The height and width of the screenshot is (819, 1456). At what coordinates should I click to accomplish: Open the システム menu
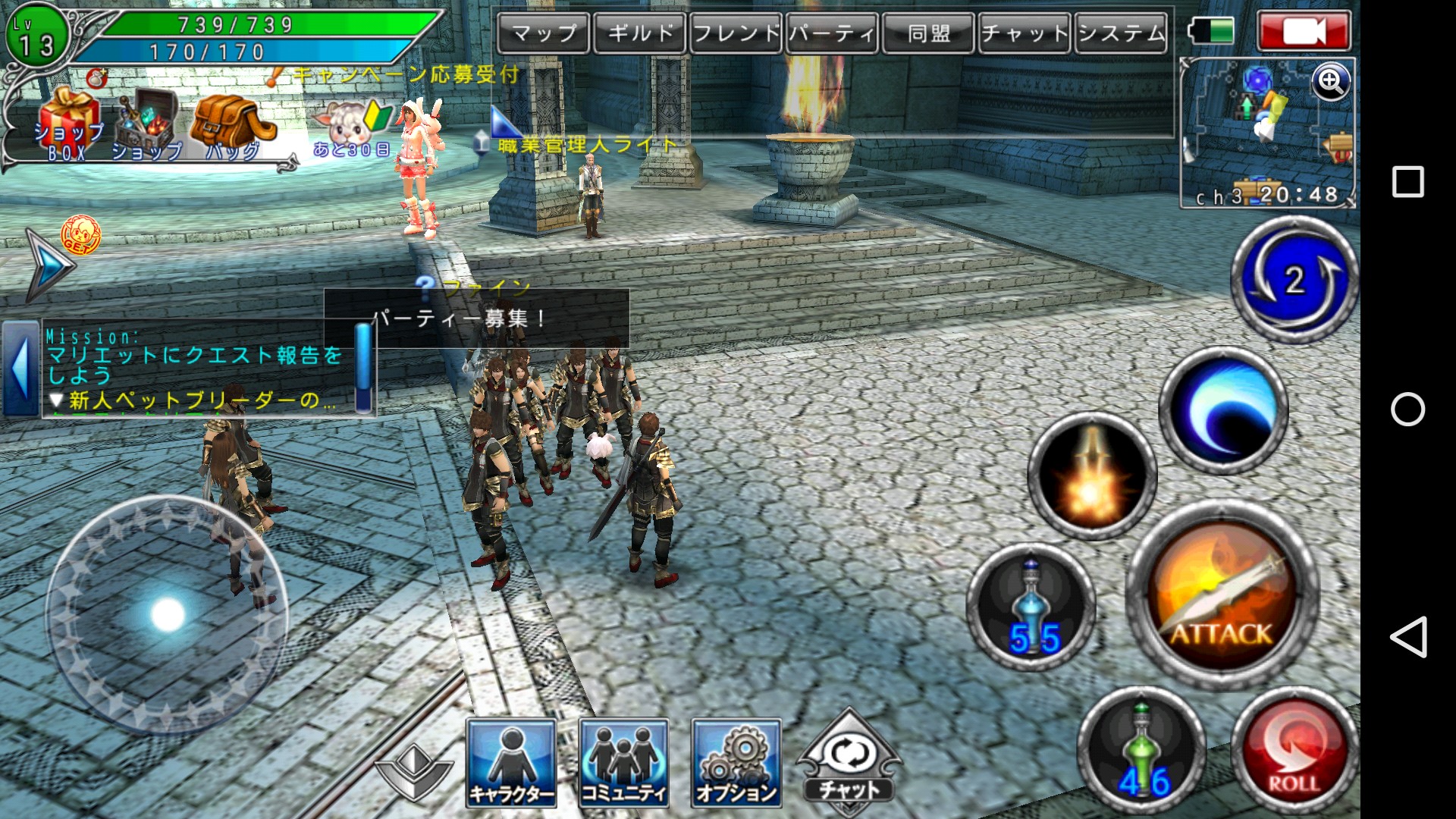pyautogui.click(x=1121, y=33)
